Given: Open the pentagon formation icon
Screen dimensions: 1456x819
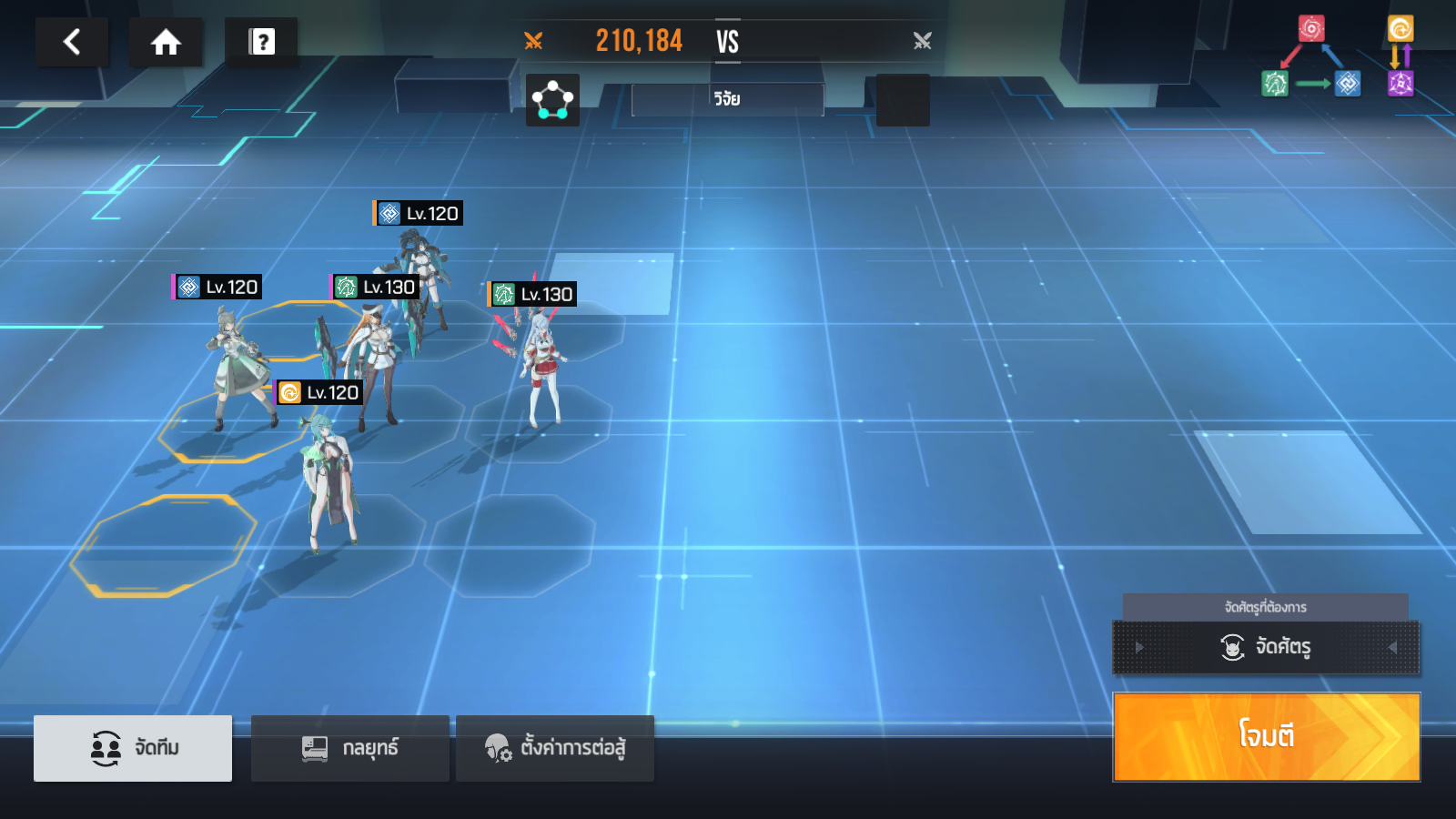Looking at the screenshot, I should tap(552, 100).
